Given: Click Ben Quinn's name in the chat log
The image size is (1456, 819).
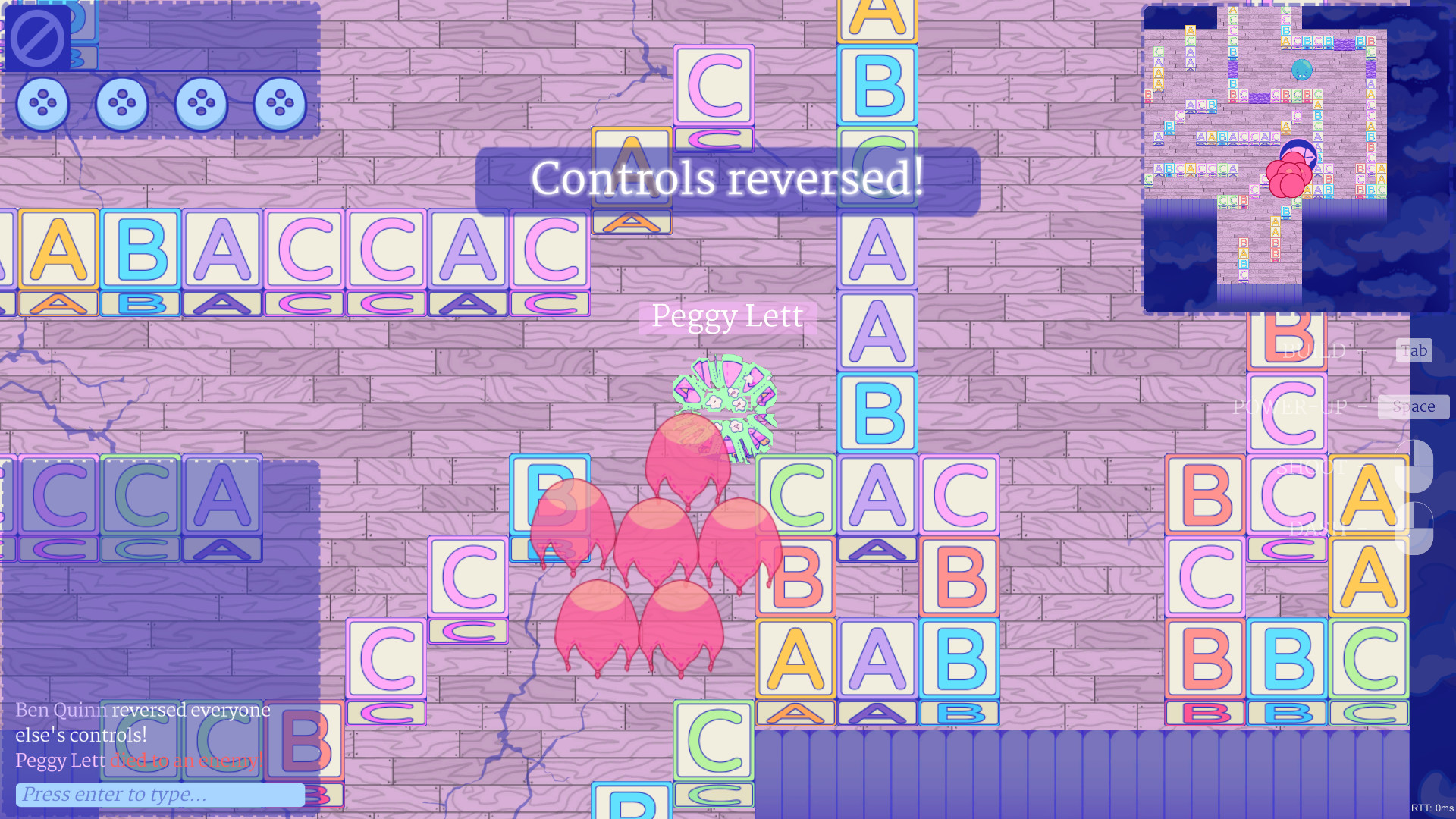Looking at the screenshot, I should click(x=61, y=711).
